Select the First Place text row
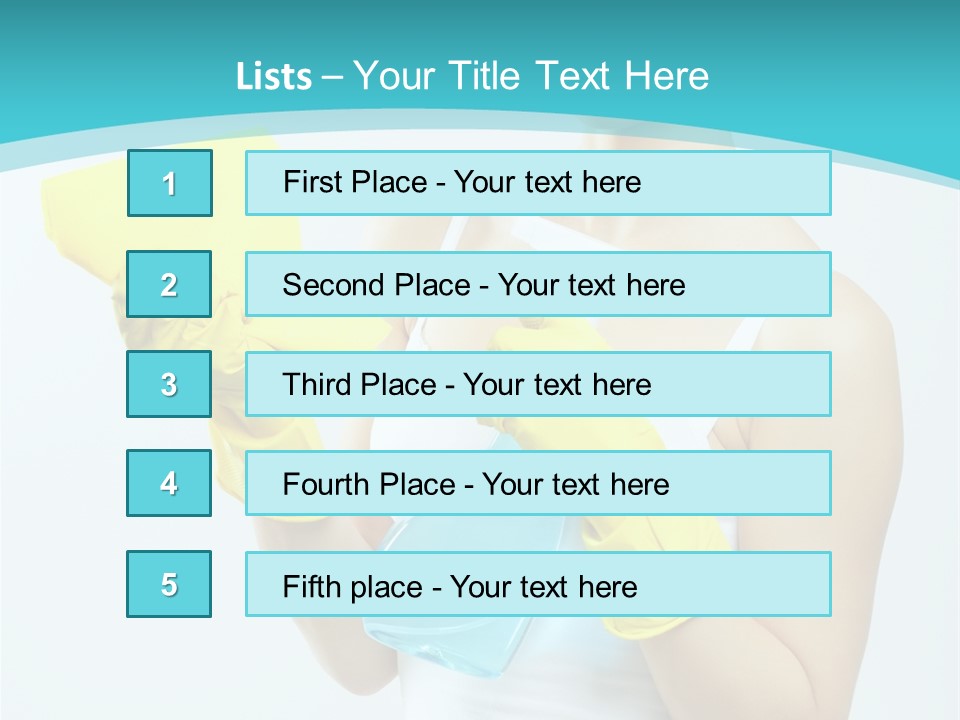The height and width of the screenshot is (720, 960). click(538, 183)
